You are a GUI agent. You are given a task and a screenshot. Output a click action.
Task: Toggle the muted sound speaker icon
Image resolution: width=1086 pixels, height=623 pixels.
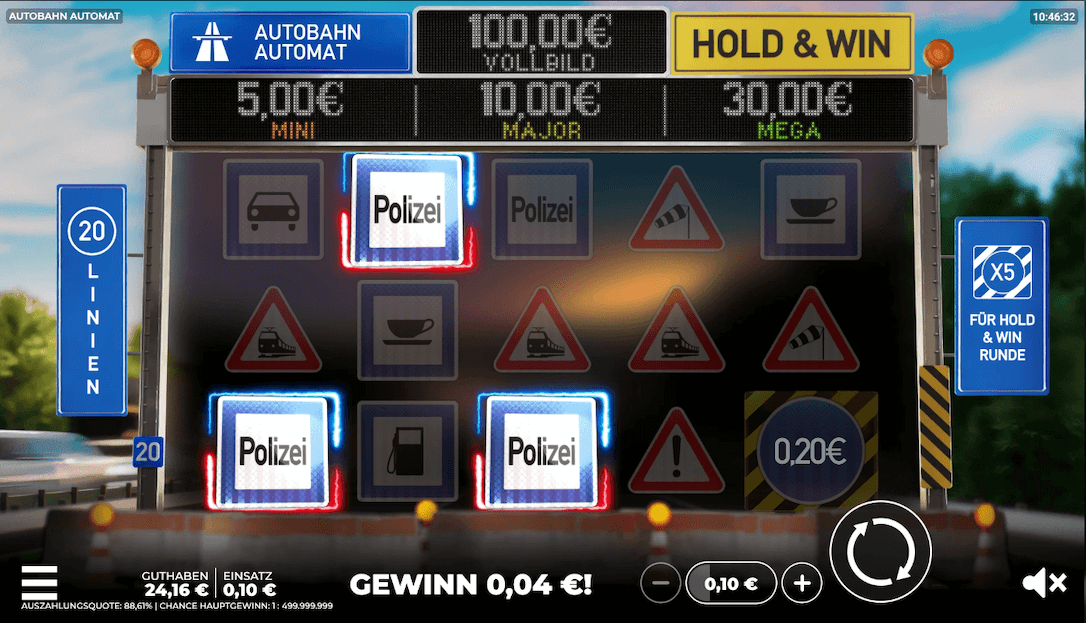pyautogui.click(x=1046, y=583)
